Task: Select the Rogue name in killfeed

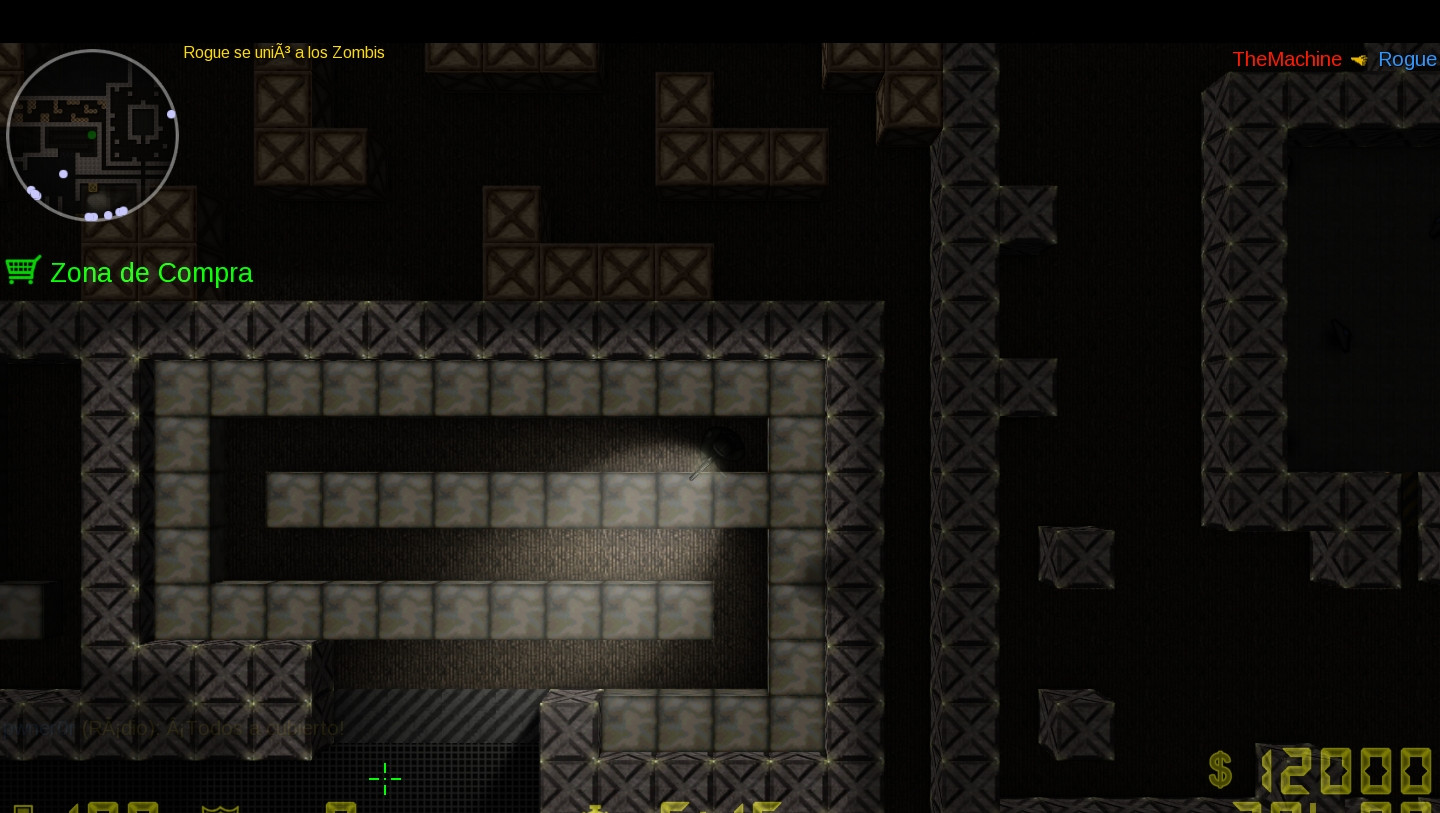Action: (x=1407, y=59)
